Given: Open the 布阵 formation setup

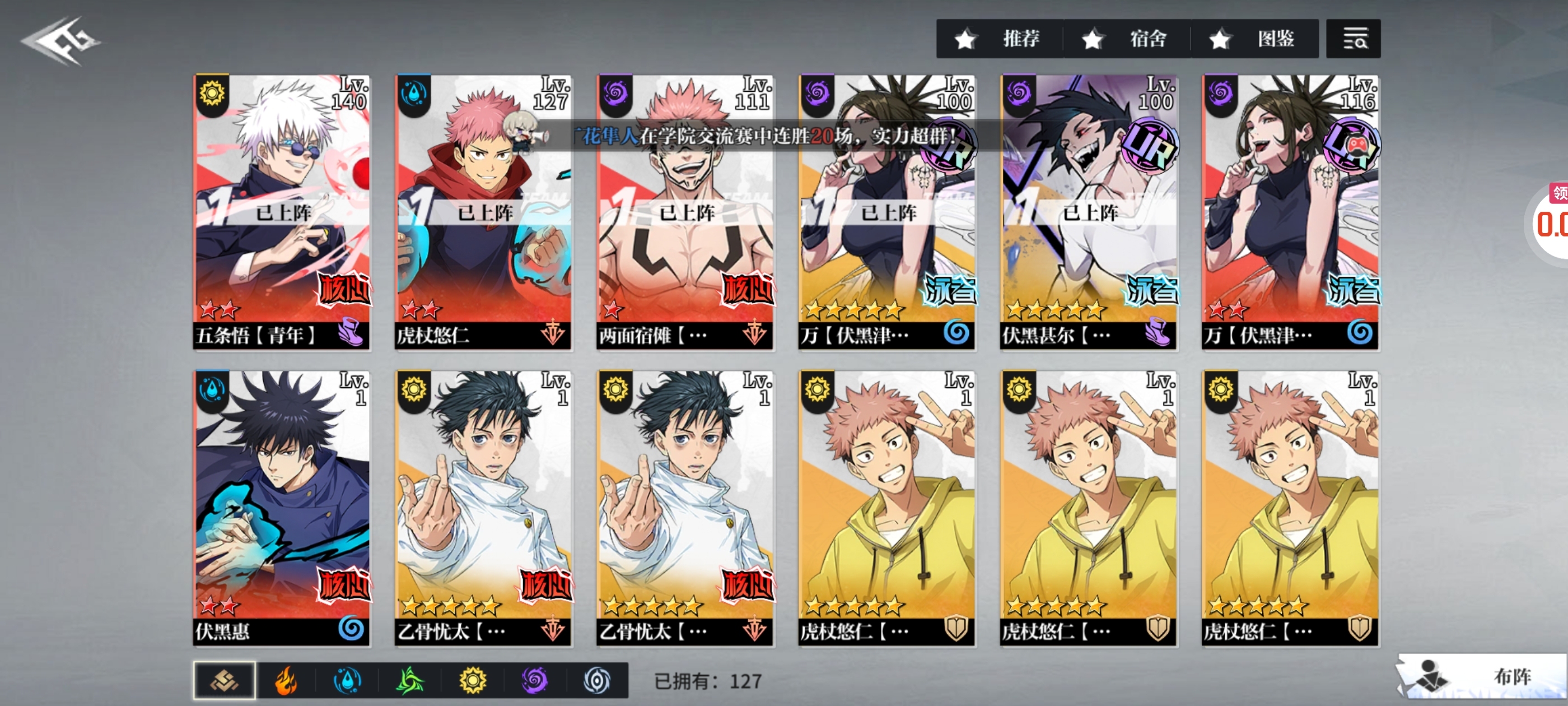Looking at the screenshot, I should pyautogui.click(x=1485, y=676).
